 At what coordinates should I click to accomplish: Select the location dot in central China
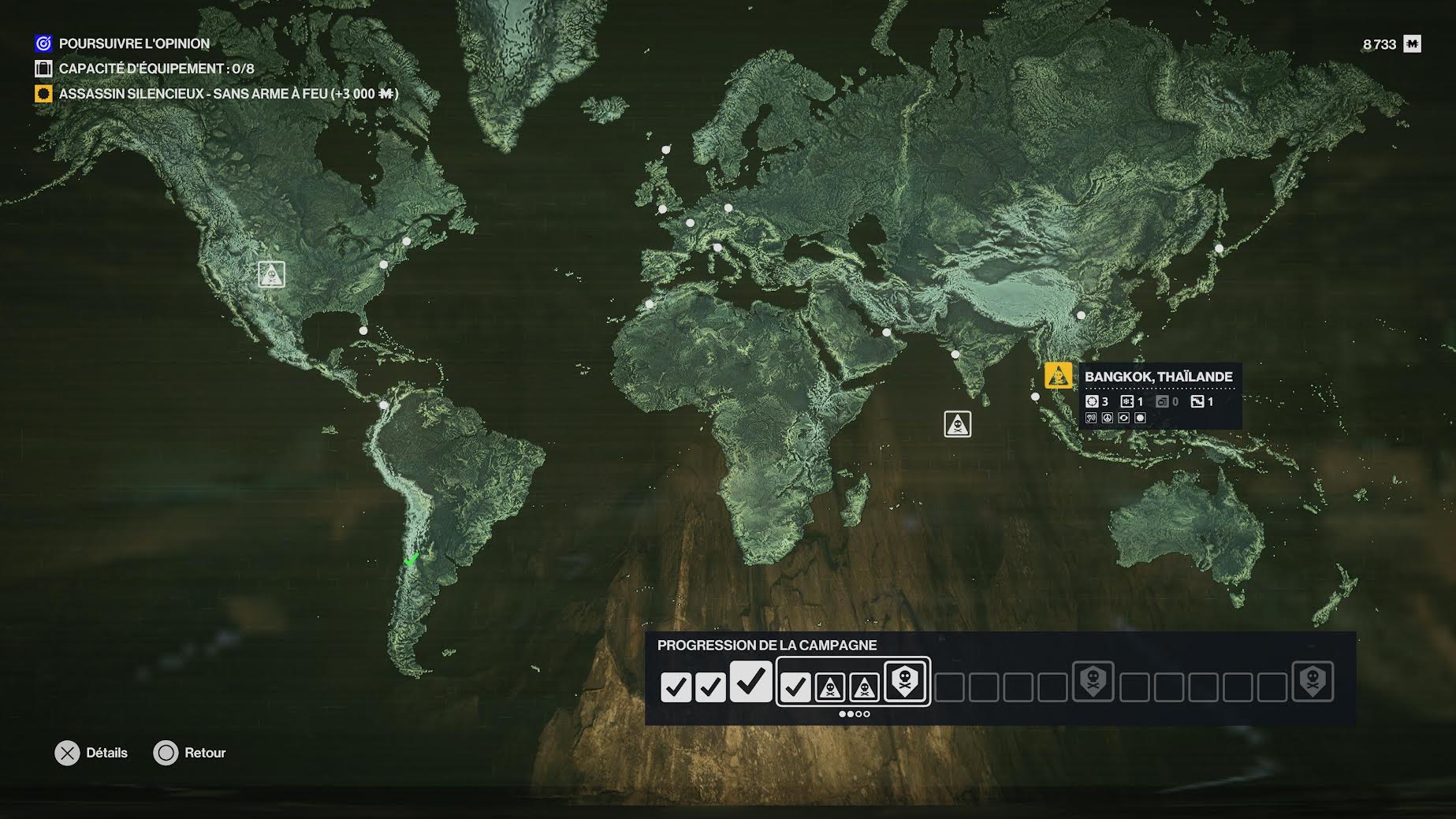(x=1081, y=315)
